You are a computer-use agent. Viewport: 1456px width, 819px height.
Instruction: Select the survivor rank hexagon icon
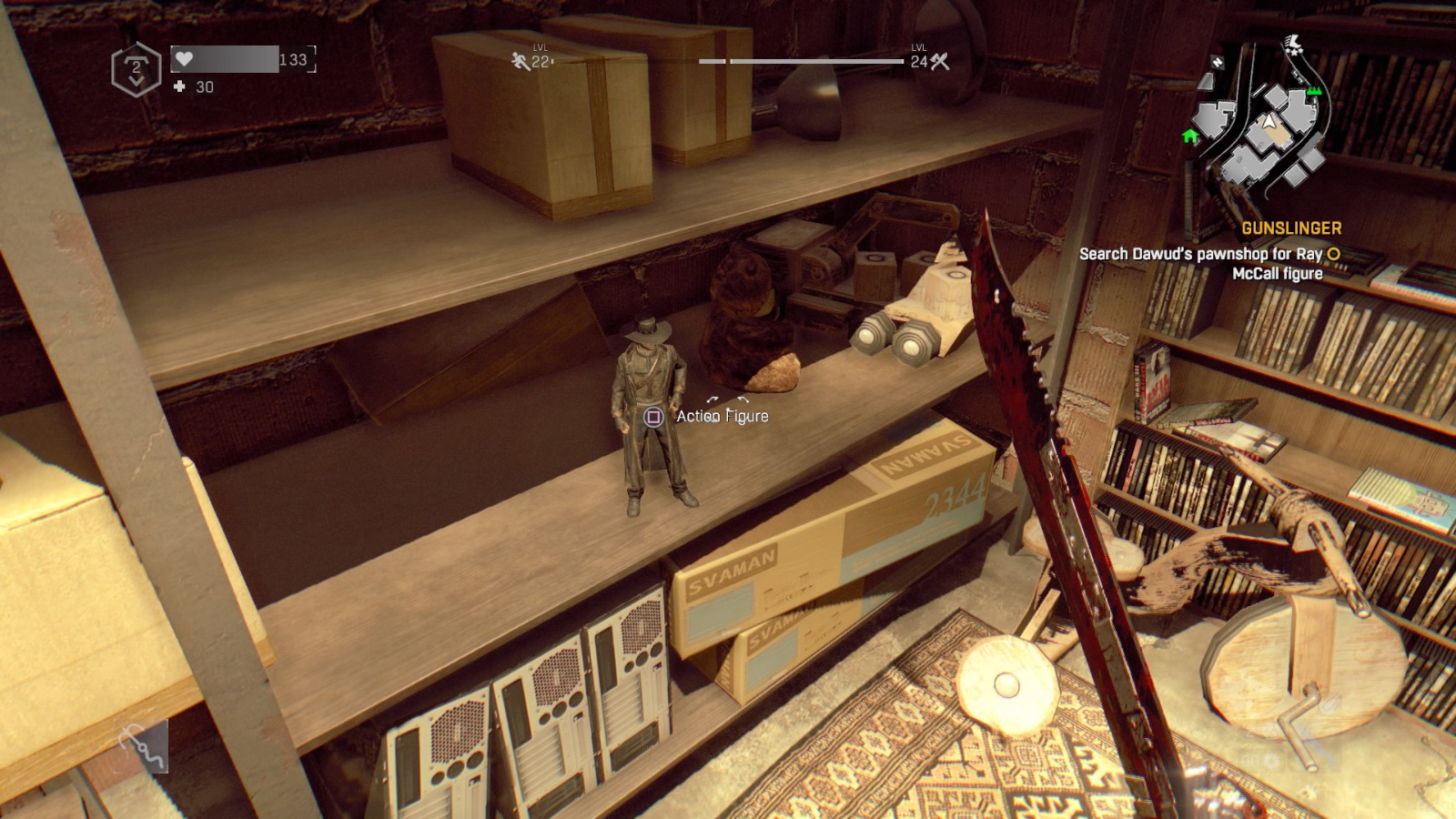(x=136, y=69)
